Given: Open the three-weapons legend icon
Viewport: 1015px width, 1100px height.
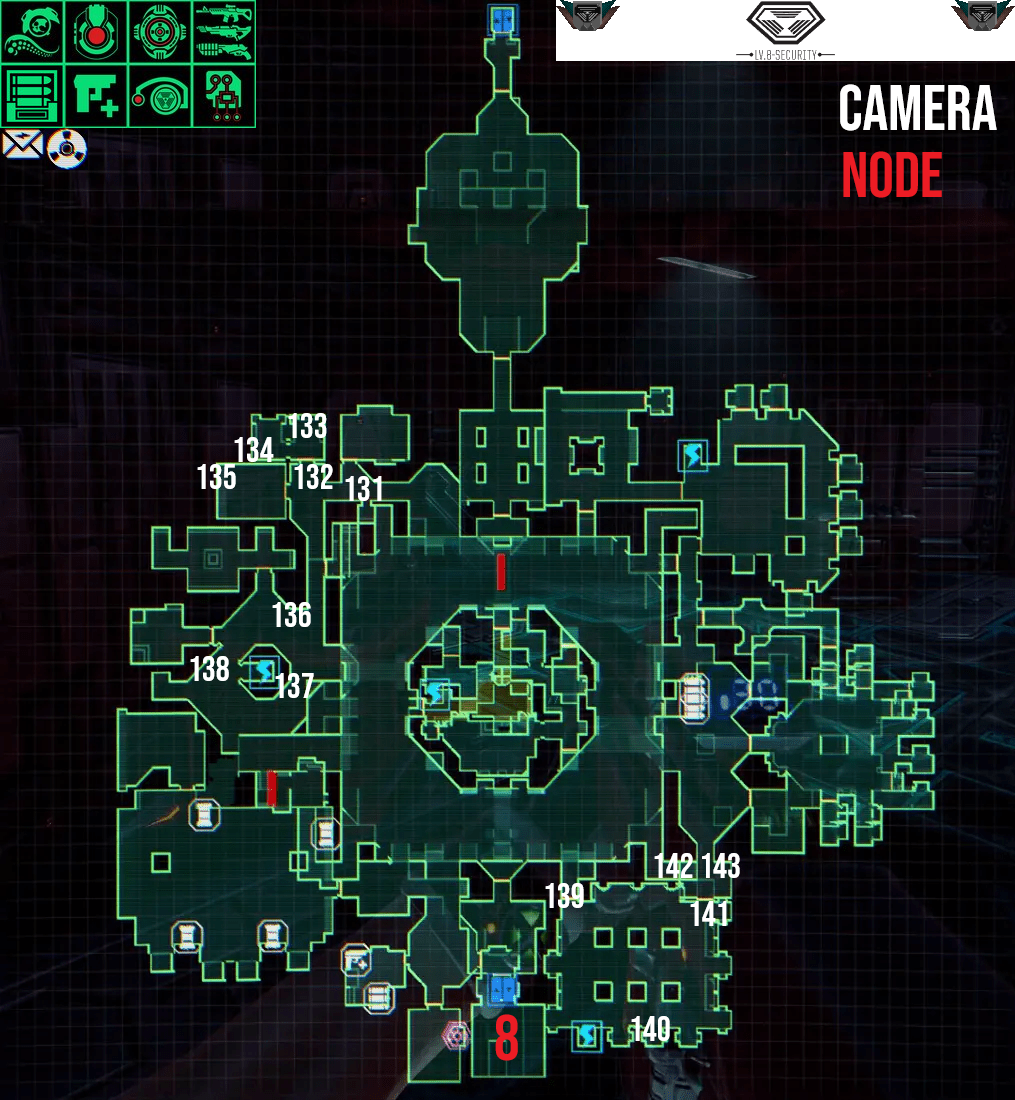Looking at the screenshot, I should click(x=223, y=32).
